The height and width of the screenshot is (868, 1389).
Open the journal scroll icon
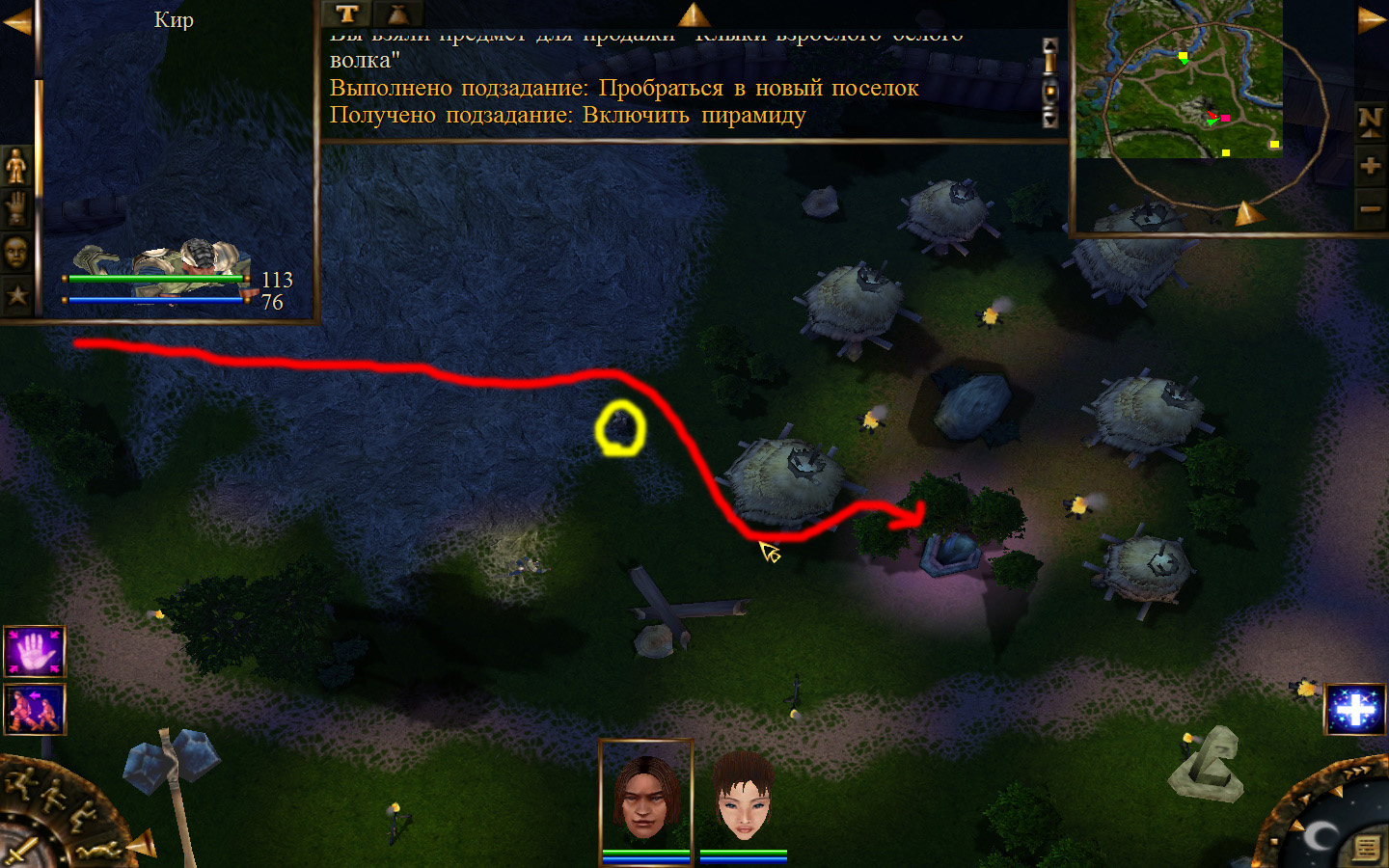point(1366,848)
